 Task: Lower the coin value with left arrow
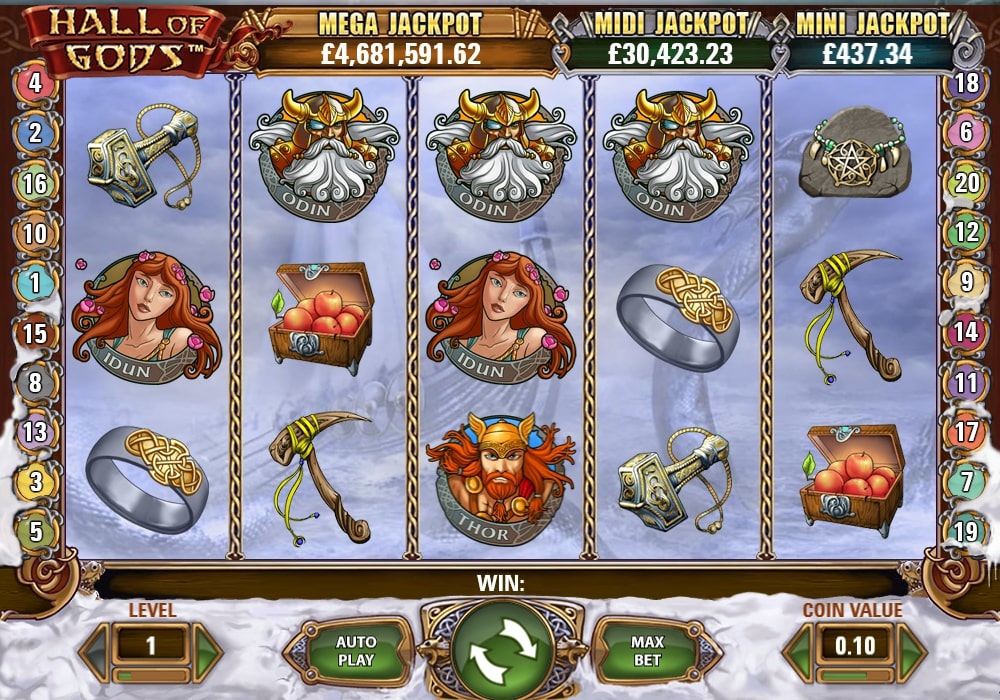click(797, 649)
